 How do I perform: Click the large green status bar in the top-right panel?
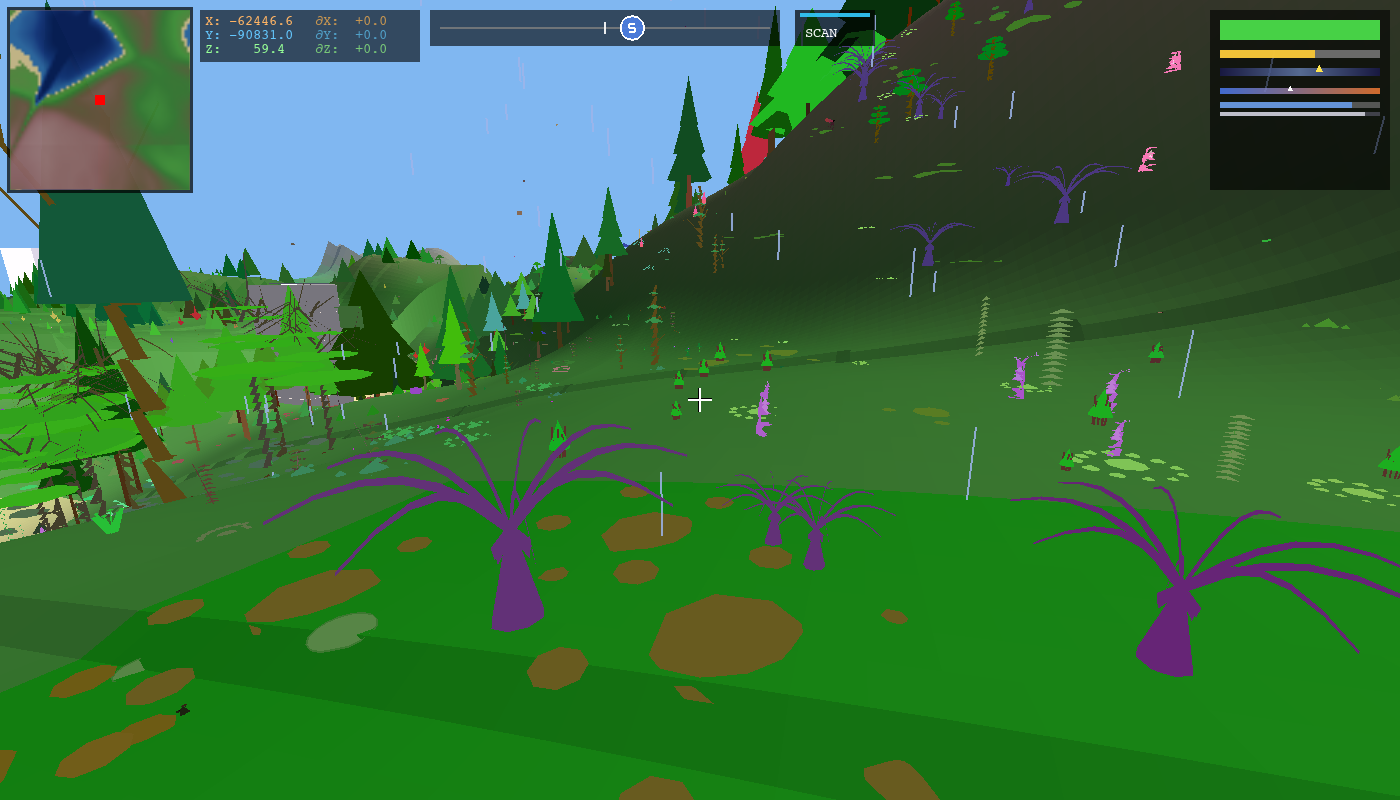point(1300,30)
